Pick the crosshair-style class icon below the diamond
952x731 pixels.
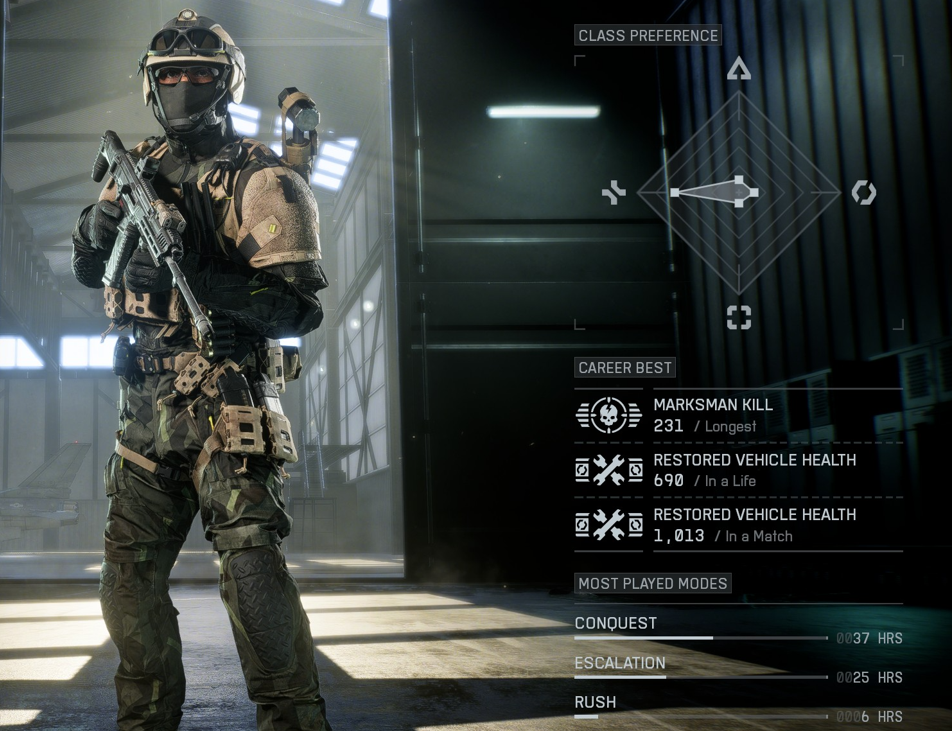pos(739,318)
